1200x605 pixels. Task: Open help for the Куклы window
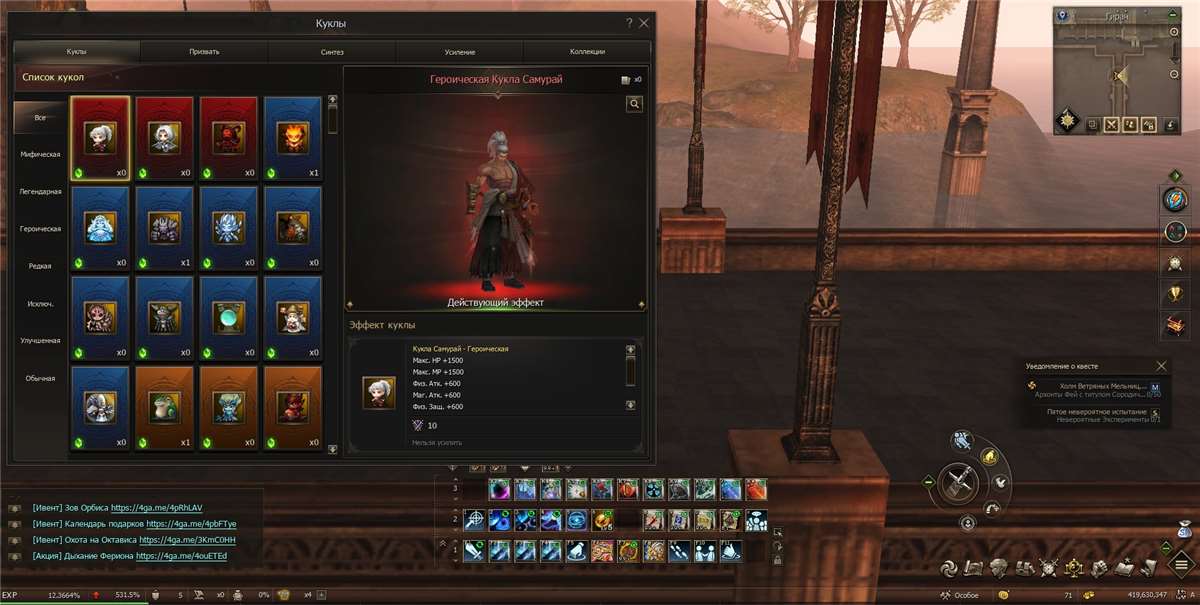click(x=629, y=22)
